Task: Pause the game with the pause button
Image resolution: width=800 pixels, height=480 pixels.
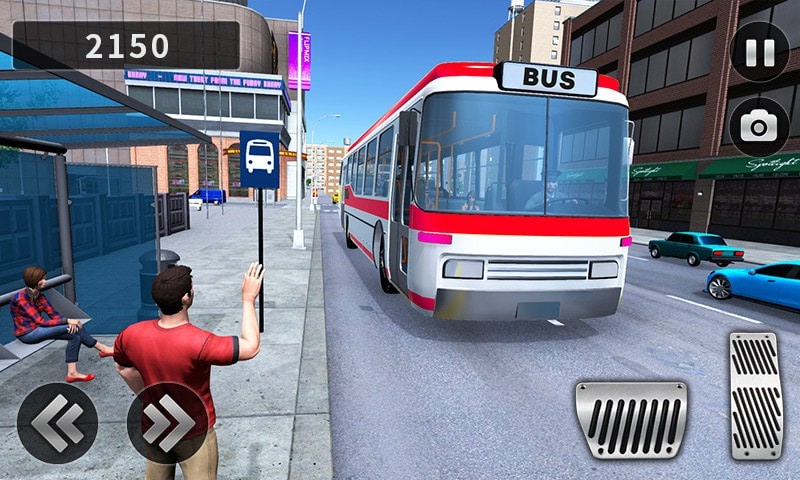Action: tap(759, 51)
